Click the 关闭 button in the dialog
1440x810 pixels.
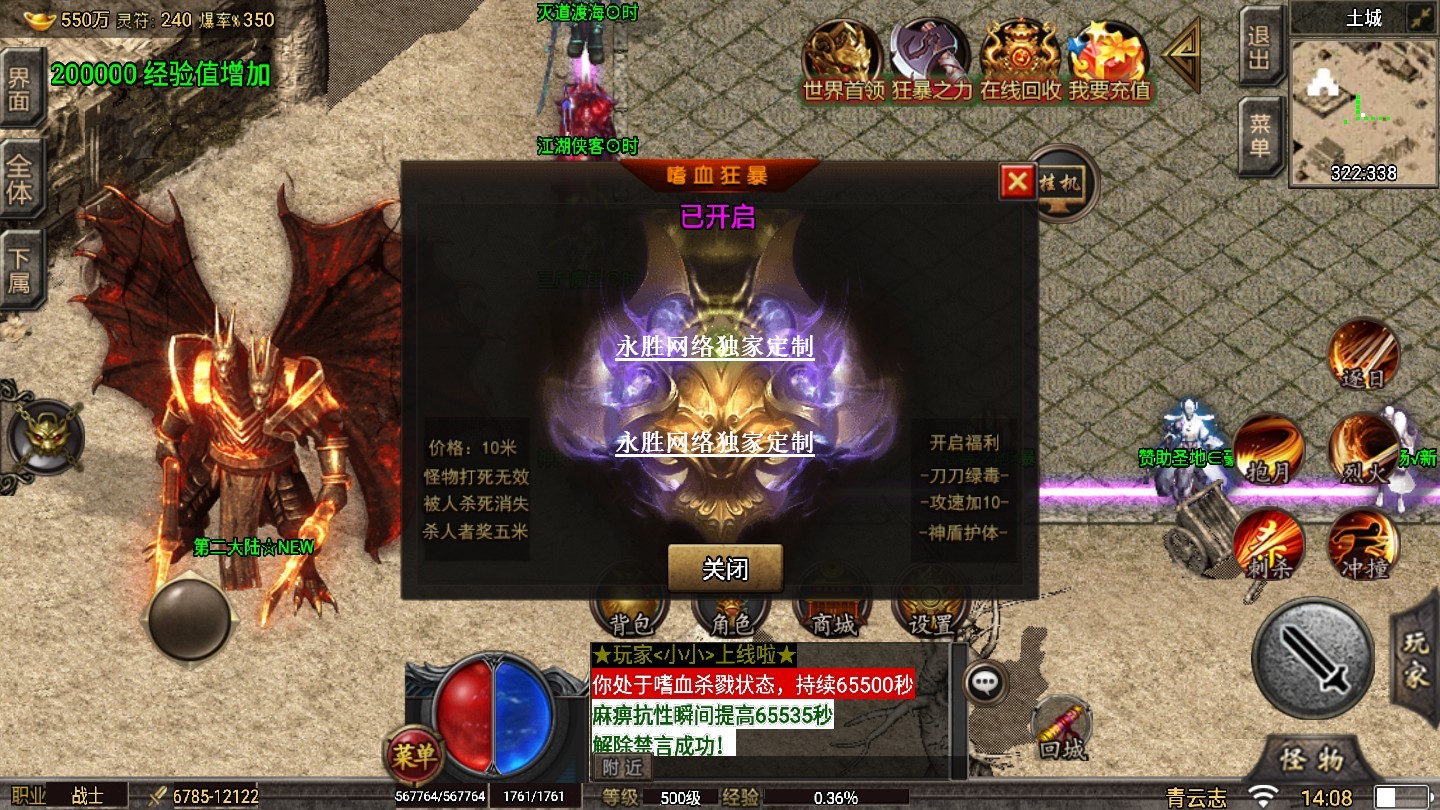725,569
